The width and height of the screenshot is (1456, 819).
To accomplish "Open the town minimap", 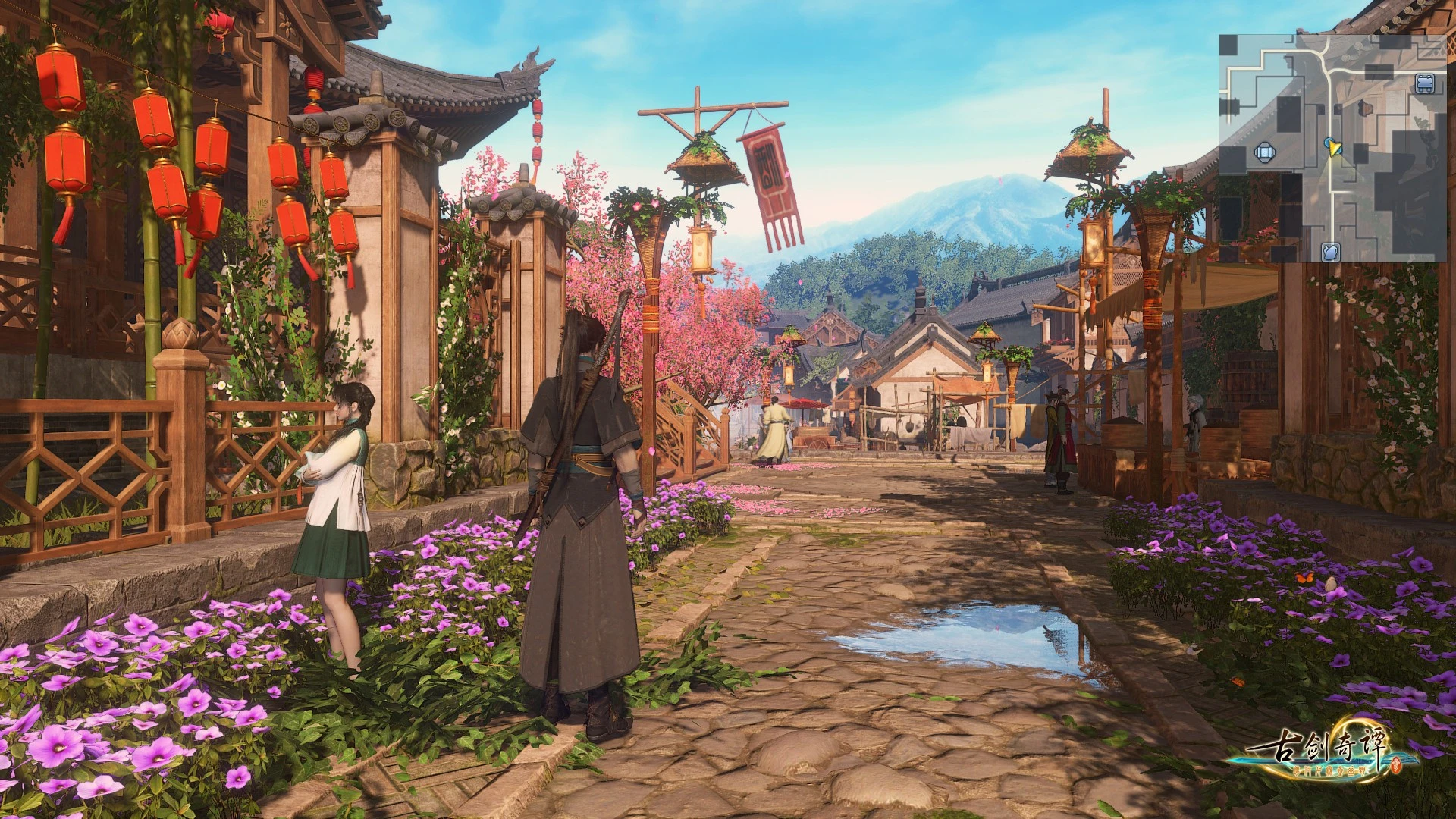I will [x=1332, y=148].
